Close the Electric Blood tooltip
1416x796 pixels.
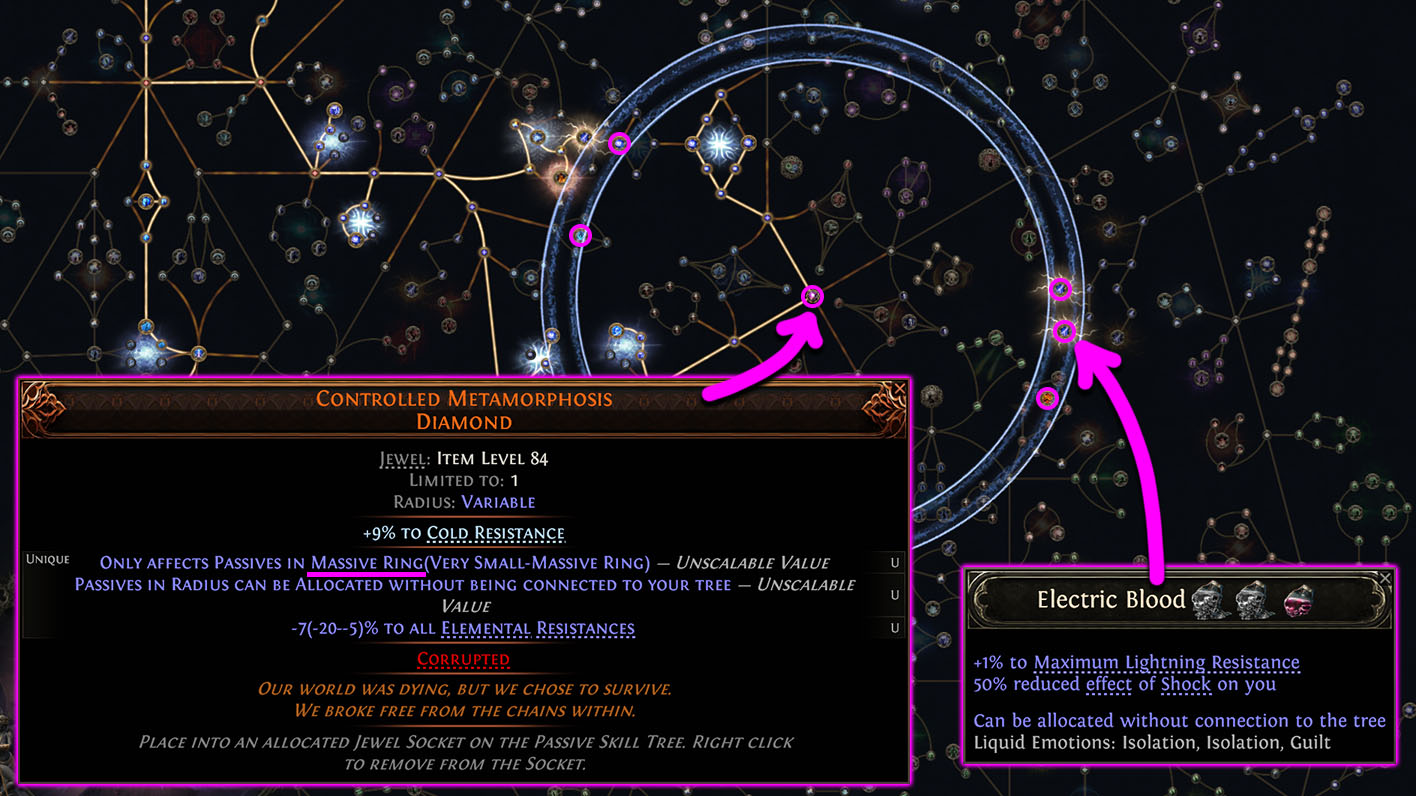pos(1385,577)
